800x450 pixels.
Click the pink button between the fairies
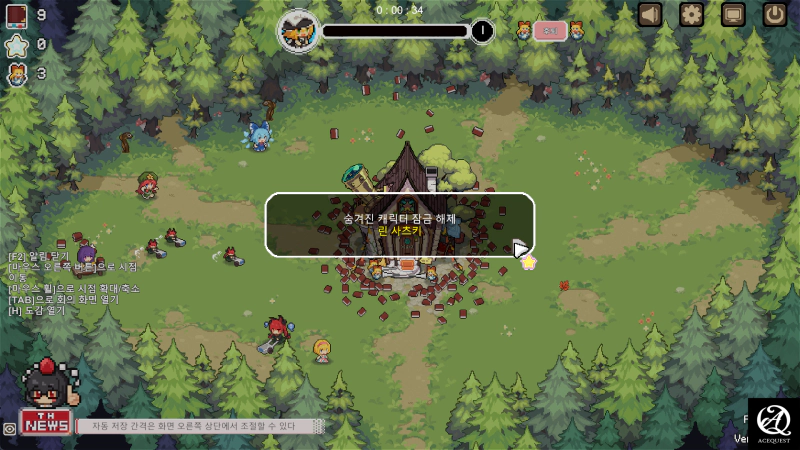coord(549,31)
